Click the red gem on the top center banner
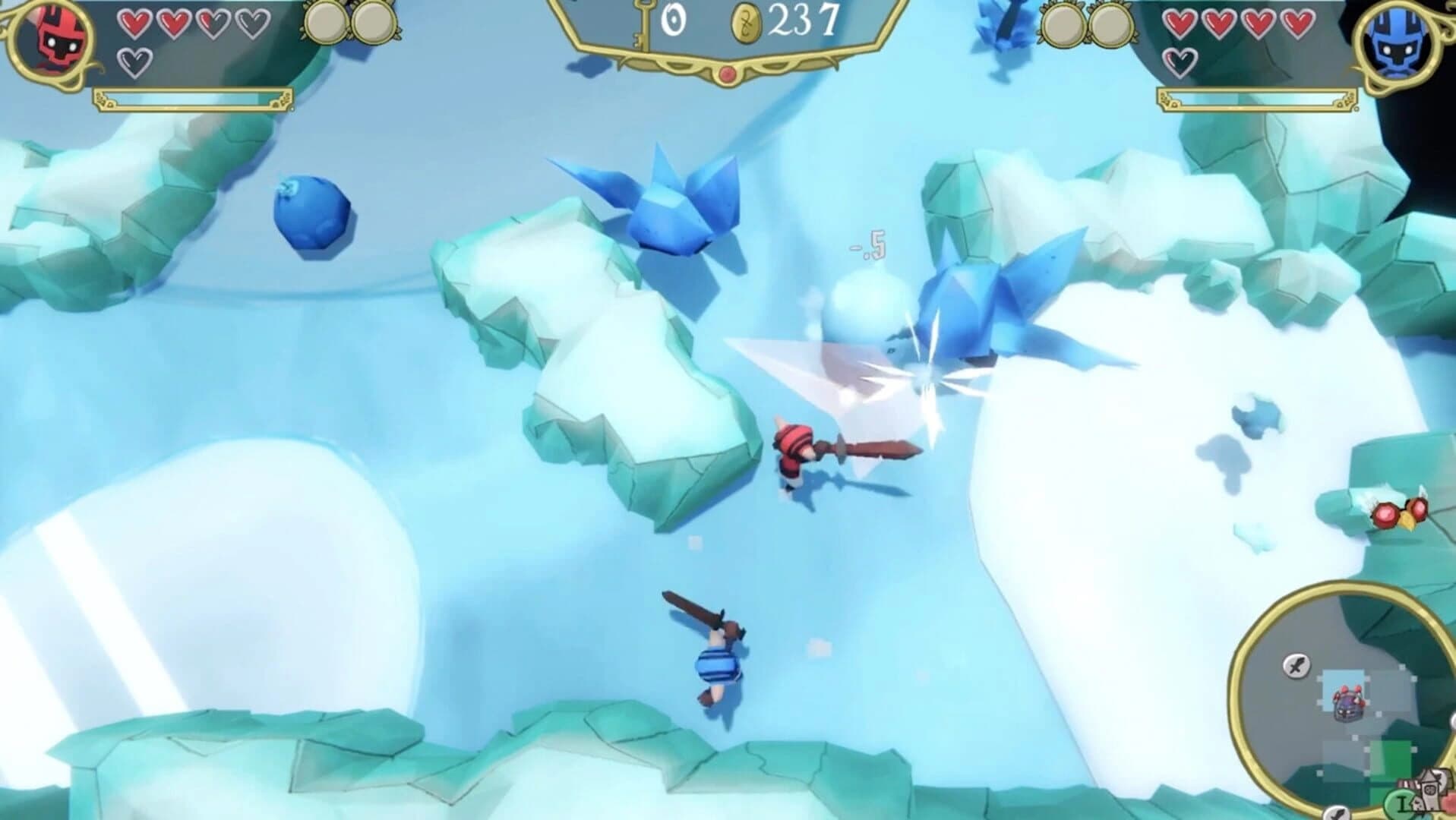Image resolution: width=1456 pixels, height=820 pixels. [x=728, y=74]
